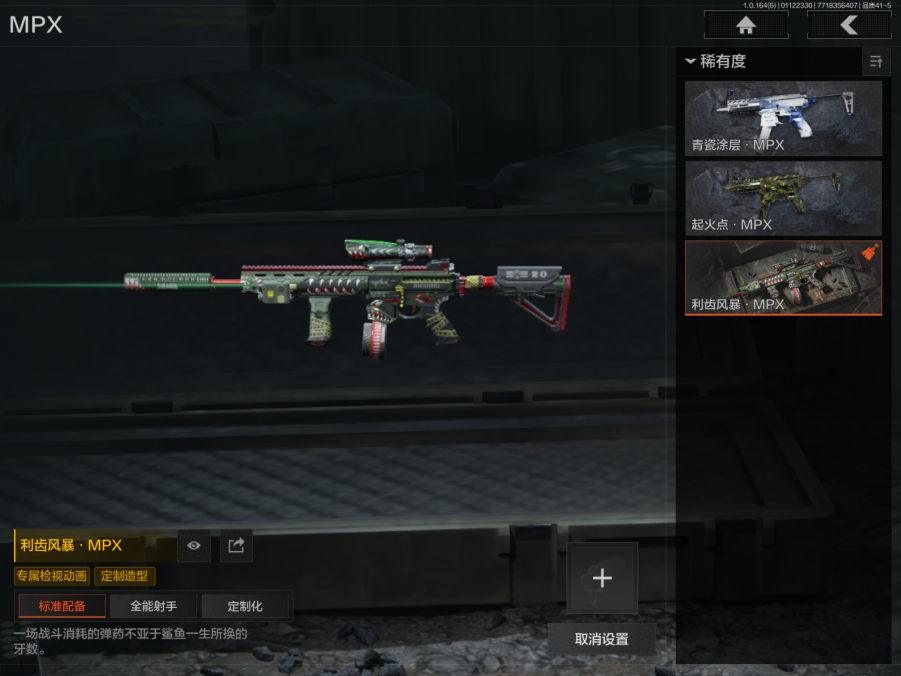Go to the home screen
Viewport: 901px width, 676px height.
pyautogui.click(x=745, y=25)
